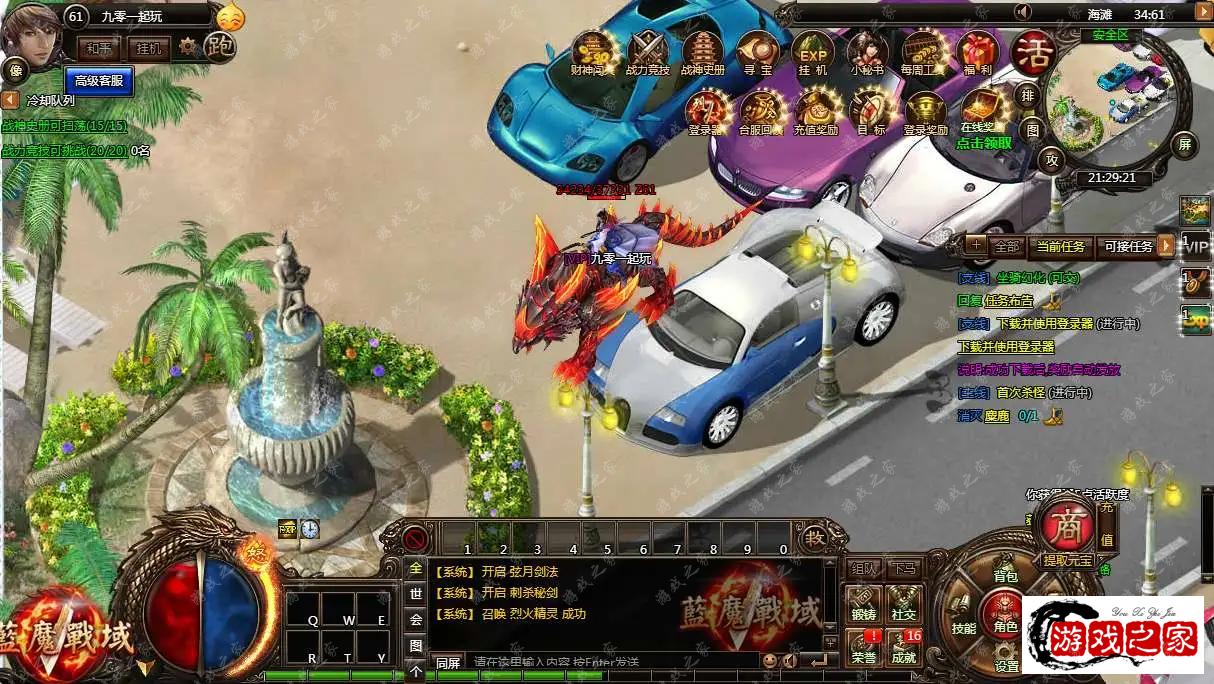This screenshot has height=684, width=1214.
Task: Open the 锻铸 forging button
Action: click(863, 605)
